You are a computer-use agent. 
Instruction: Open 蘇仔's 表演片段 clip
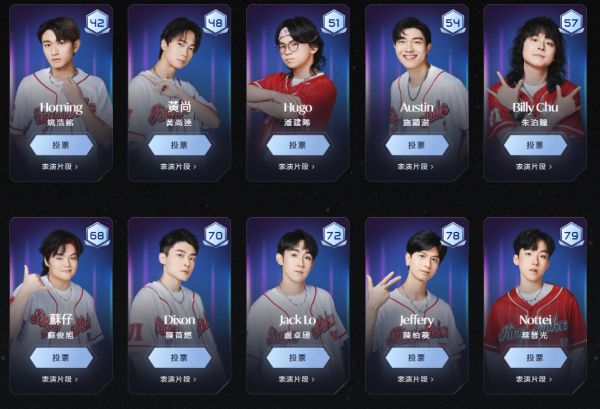tap(61, 379)
